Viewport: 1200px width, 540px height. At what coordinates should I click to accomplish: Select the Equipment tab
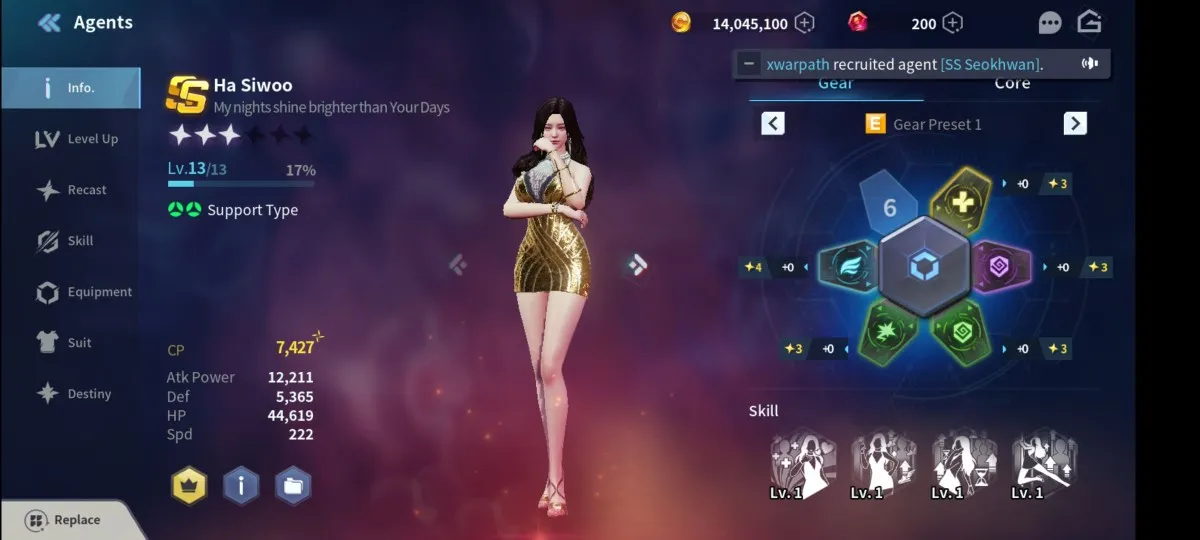coord(84,292)
